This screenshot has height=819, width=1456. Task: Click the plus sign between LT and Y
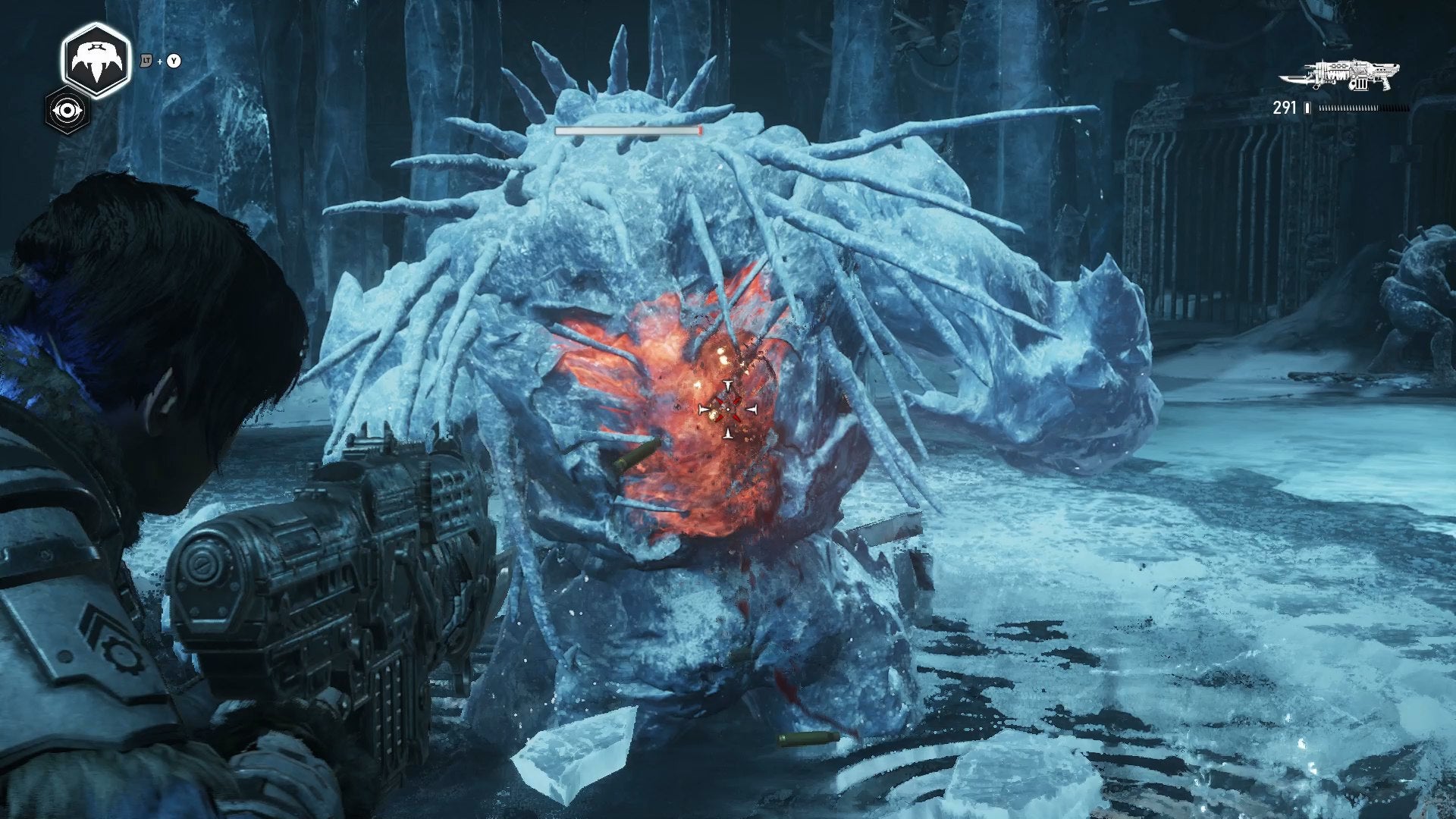(x=159, y=60)
